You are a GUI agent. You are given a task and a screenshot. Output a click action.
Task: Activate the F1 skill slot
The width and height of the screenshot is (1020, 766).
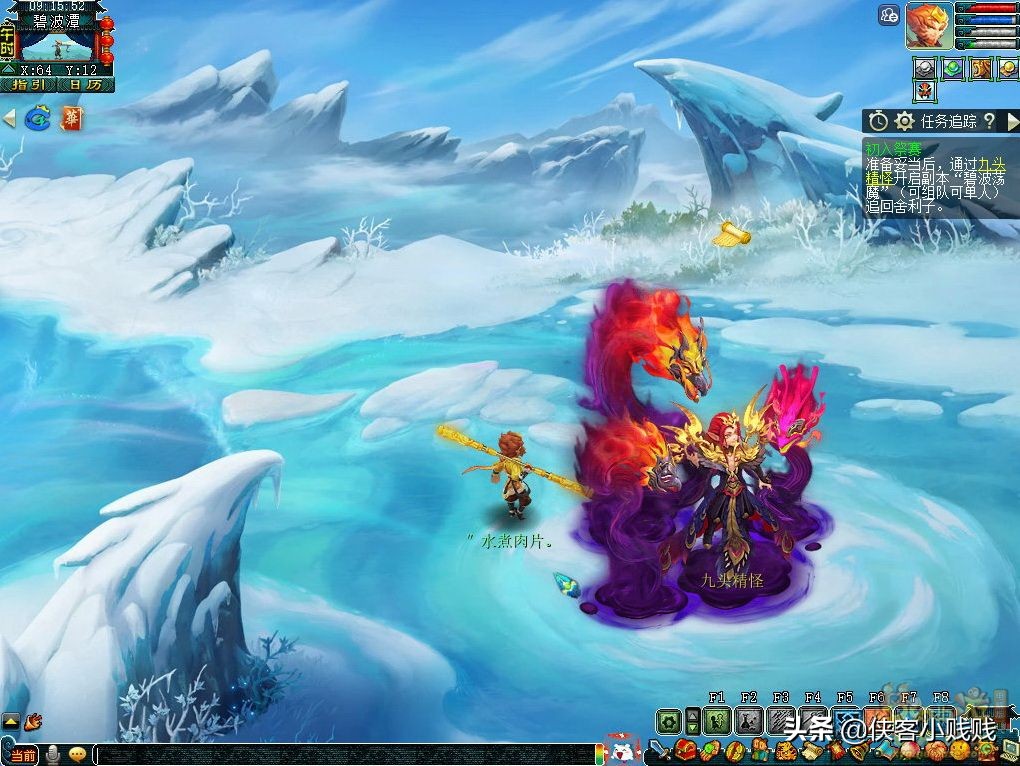(x=716, y=721)
